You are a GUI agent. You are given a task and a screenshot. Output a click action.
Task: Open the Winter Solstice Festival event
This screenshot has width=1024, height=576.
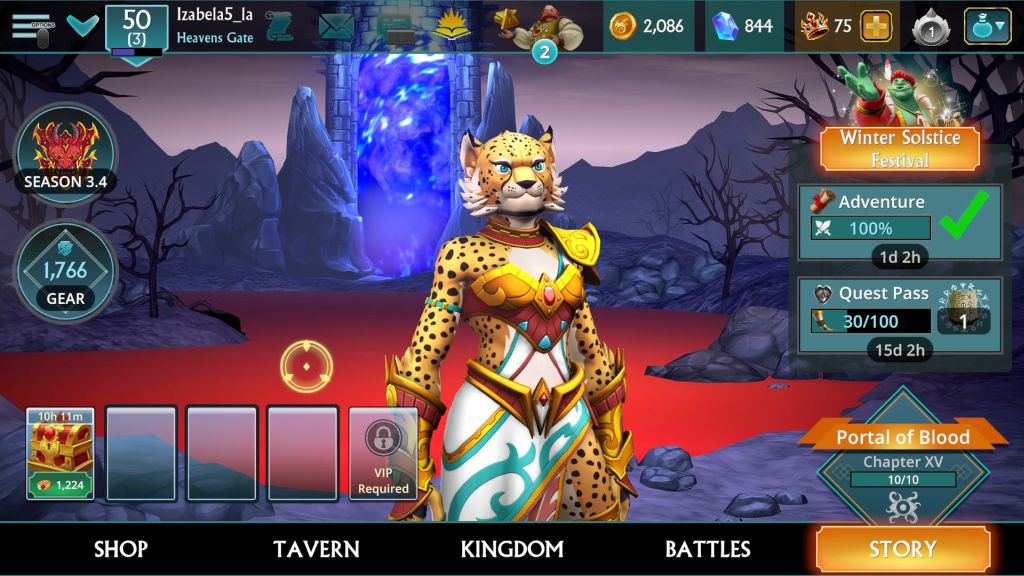[x=899, y=148]
